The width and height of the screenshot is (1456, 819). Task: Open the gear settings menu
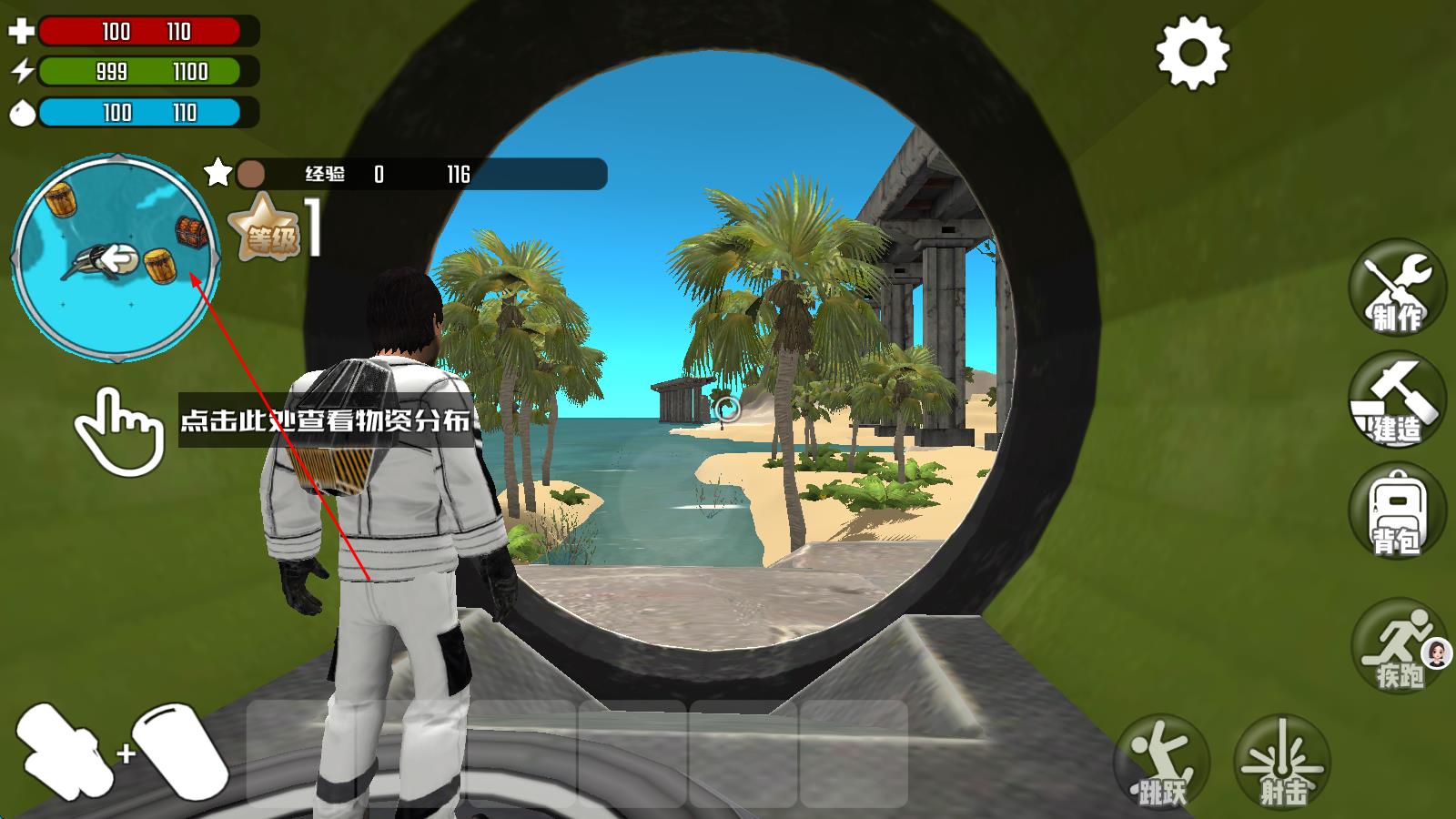pyautogui.click(x=1192, y=52)
